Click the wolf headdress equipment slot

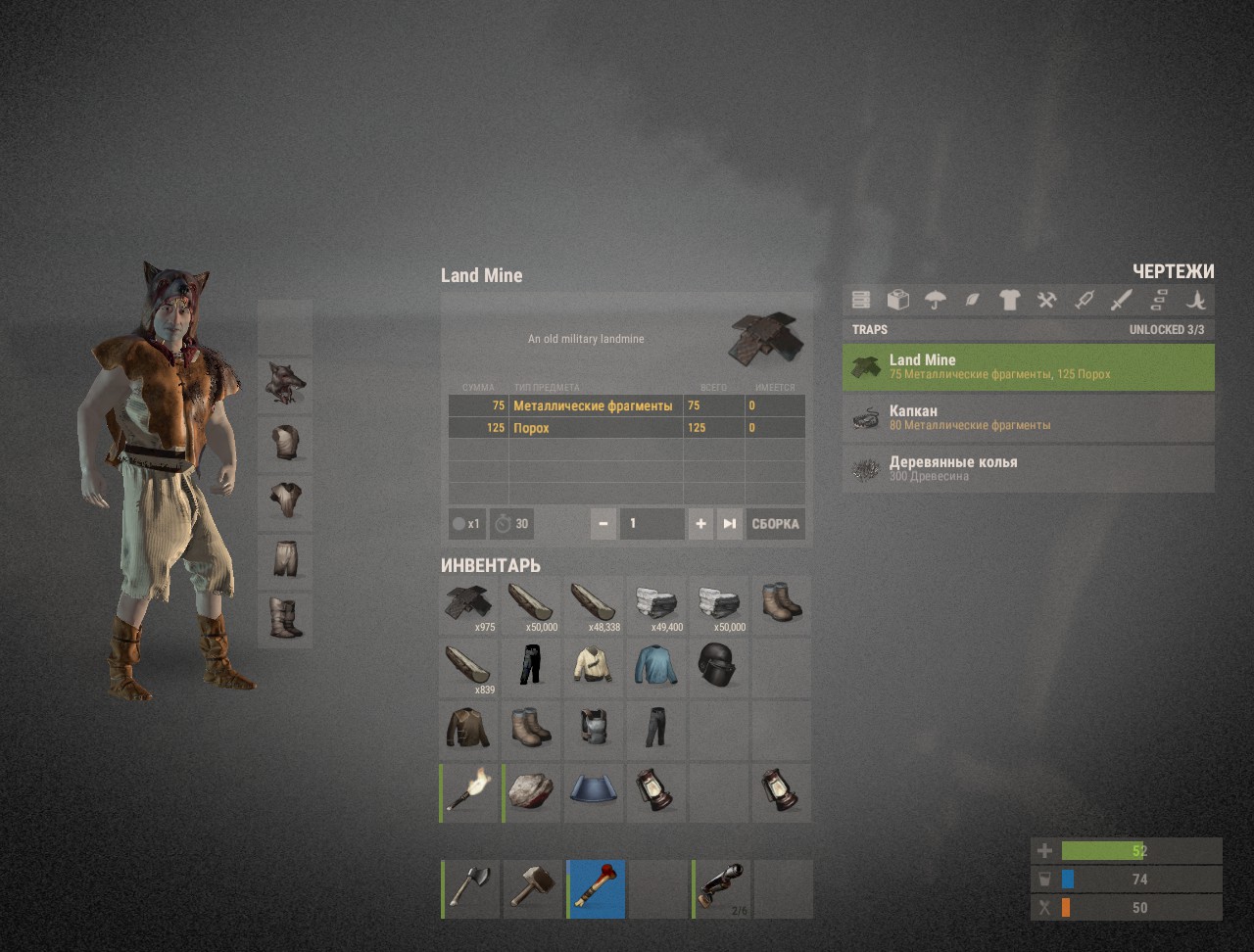(284, 385)
